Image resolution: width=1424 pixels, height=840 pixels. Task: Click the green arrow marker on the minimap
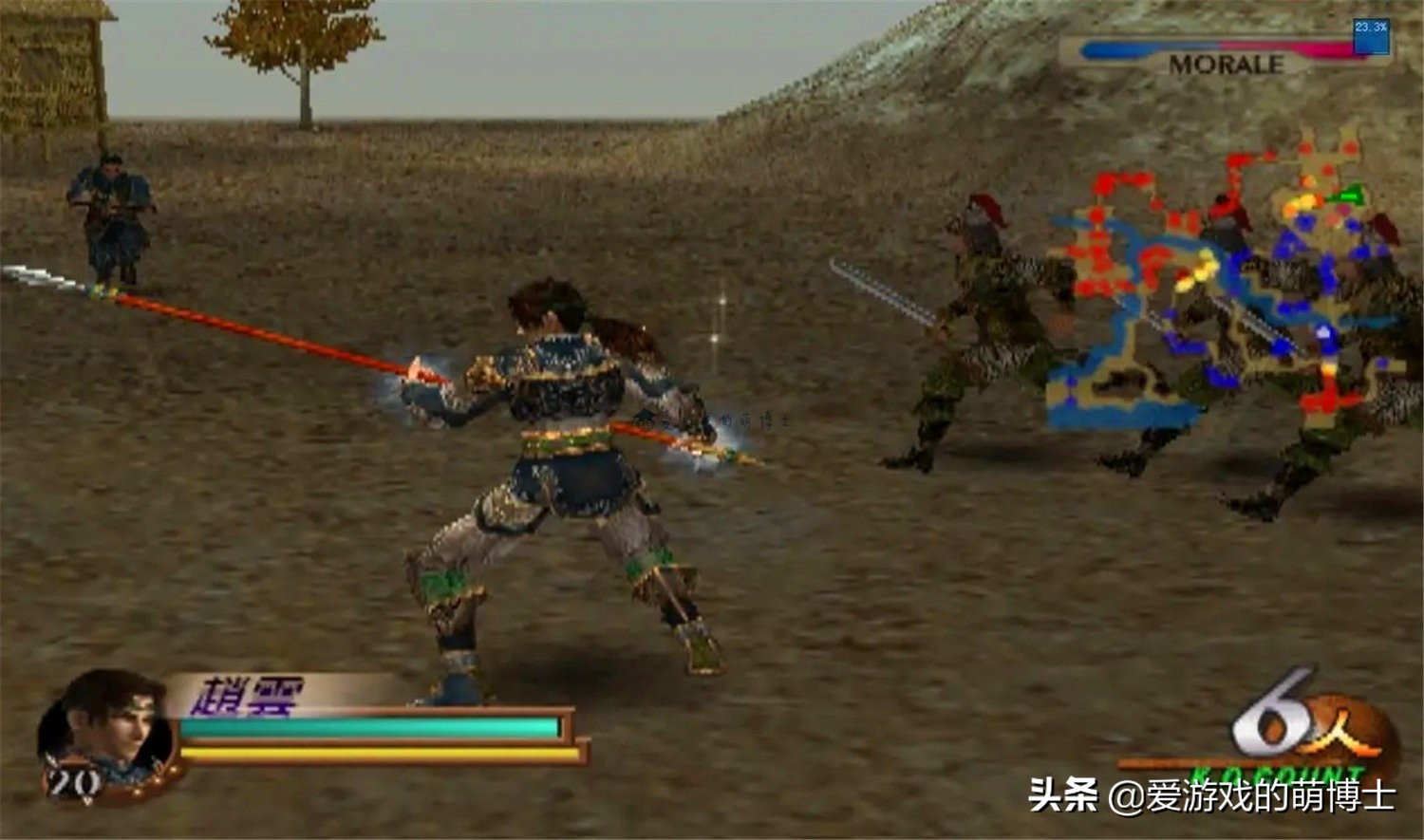point(1348,195)
